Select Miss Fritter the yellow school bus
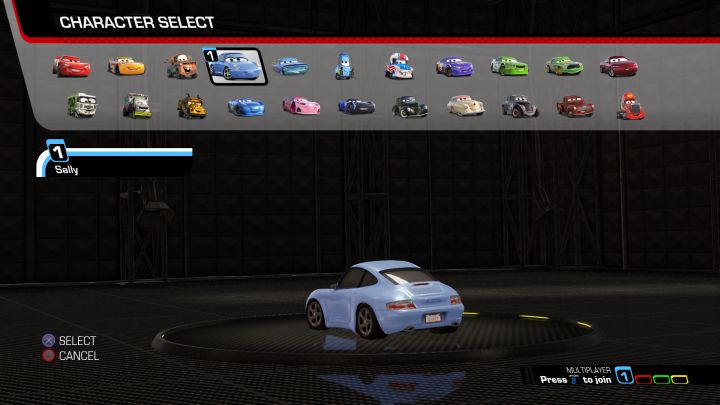 [x=191, y=104]
